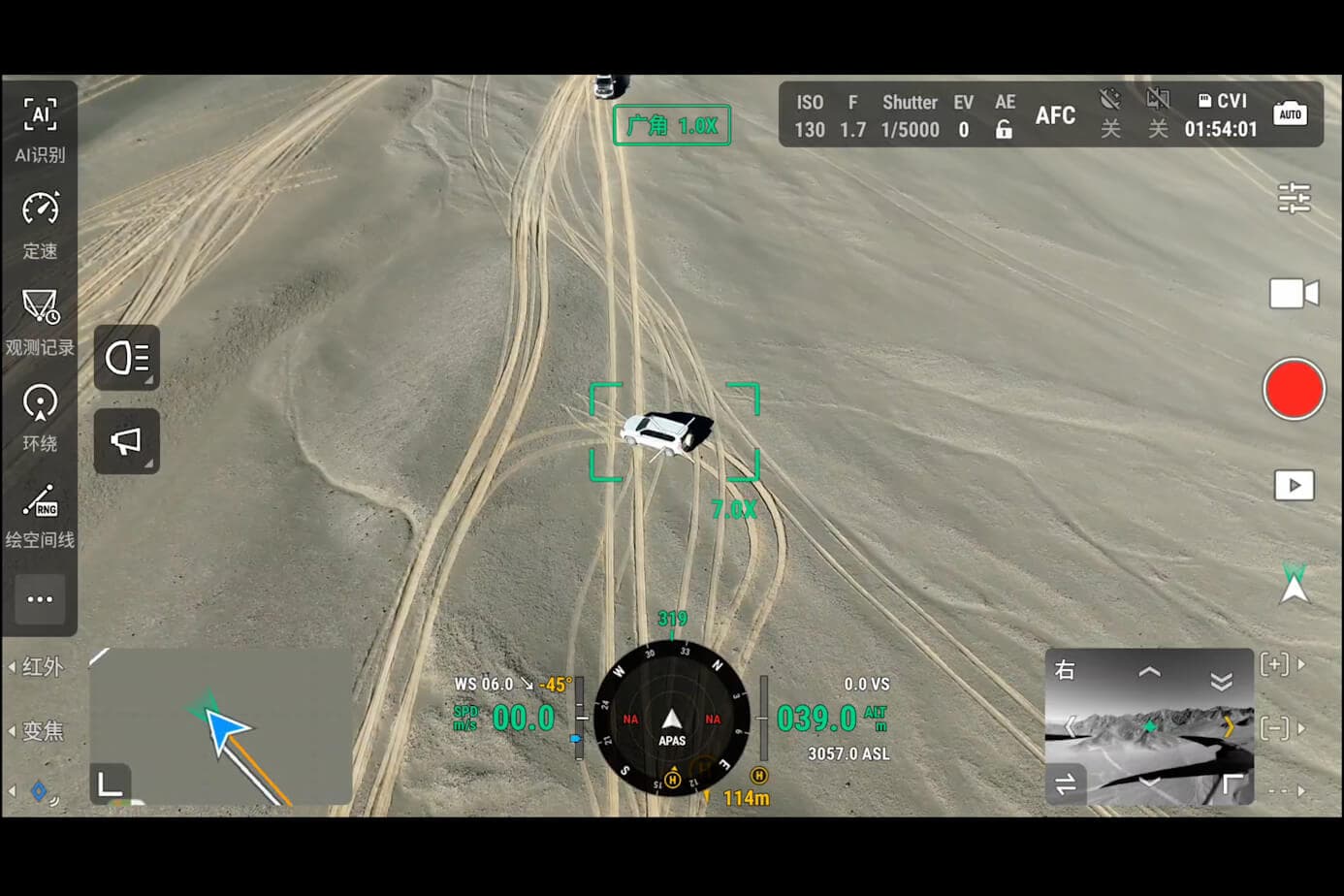Toggle the AE exposure lock
The width and height of the screenshot is (1344, 896).
coord(1005,129)
